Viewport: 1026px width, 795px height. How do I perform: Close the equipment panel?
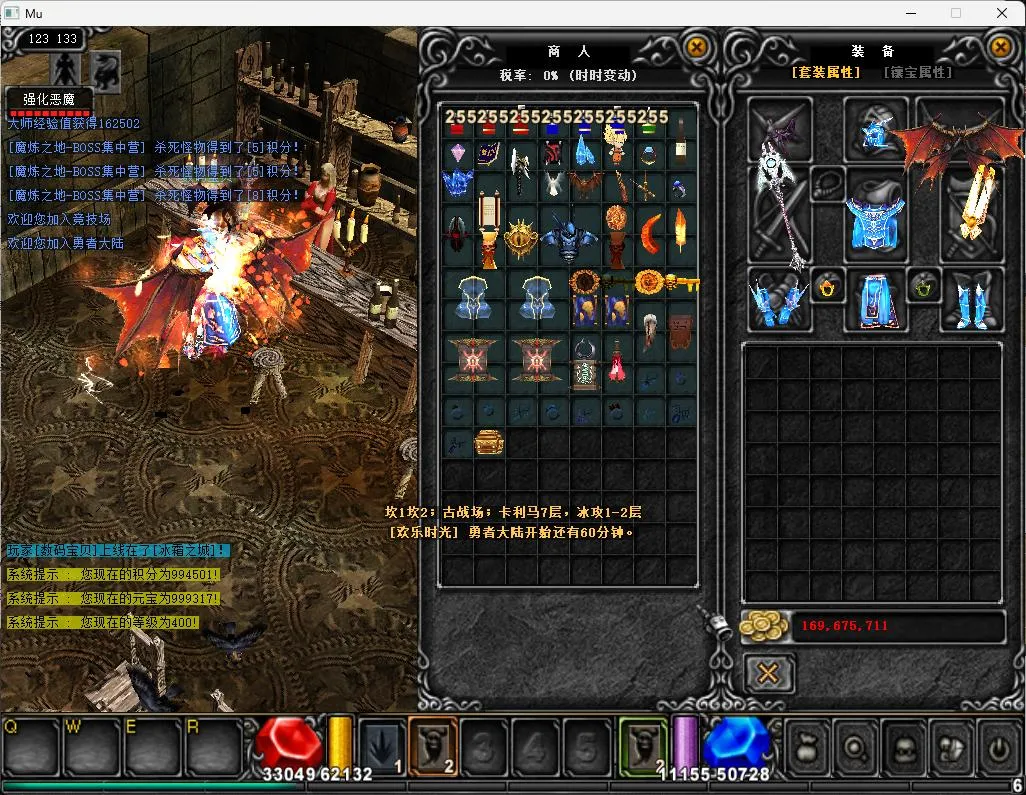pyautogui.click(x=999, y=46)
